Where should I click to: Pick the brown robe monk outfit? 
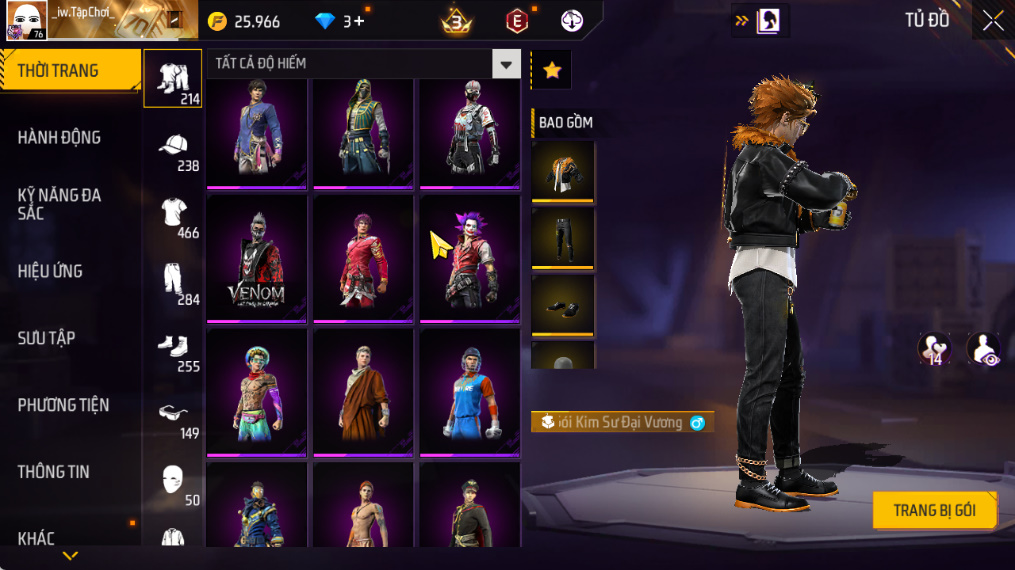point(362,392)
